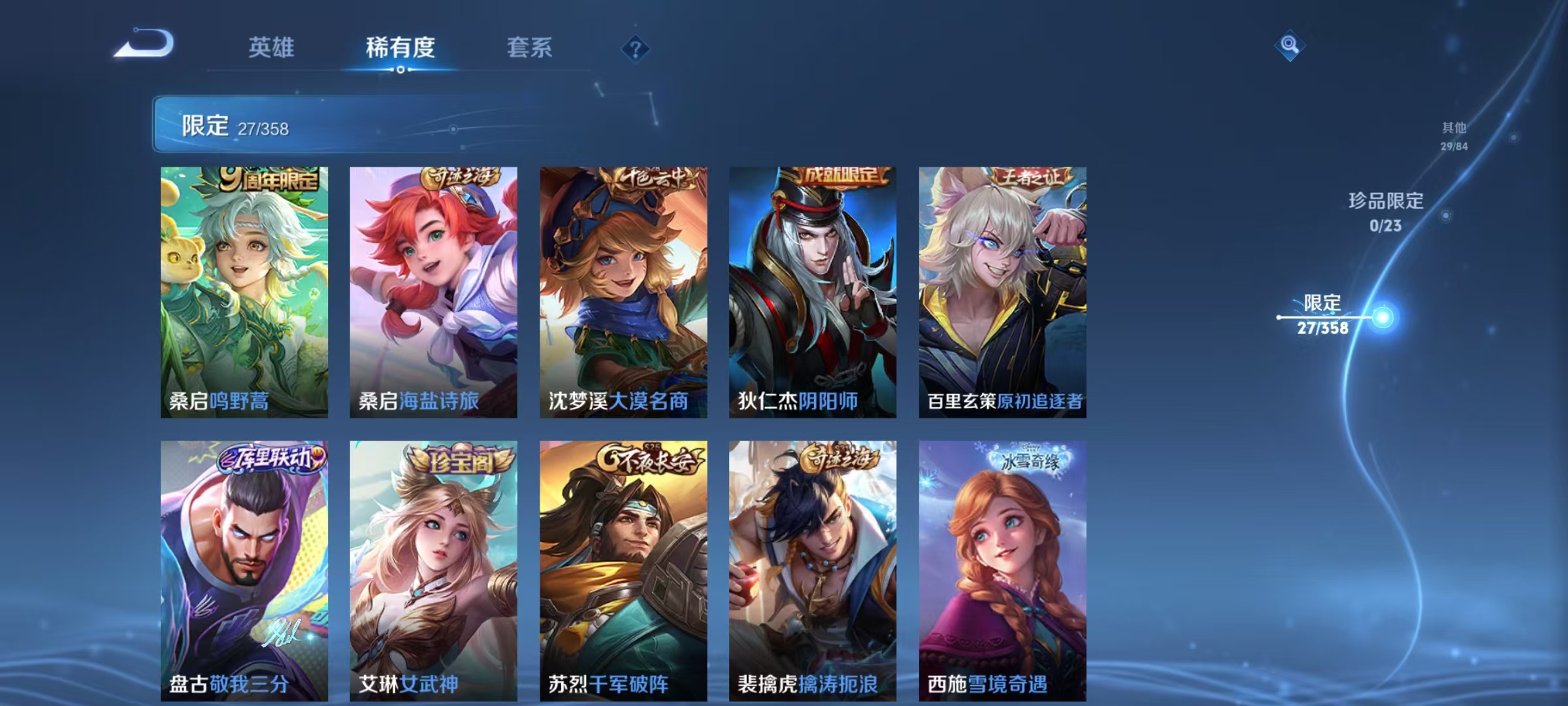Switch to the 英雄 tab
Screen dimensions: 1568x706
click(x=272, y=48)
